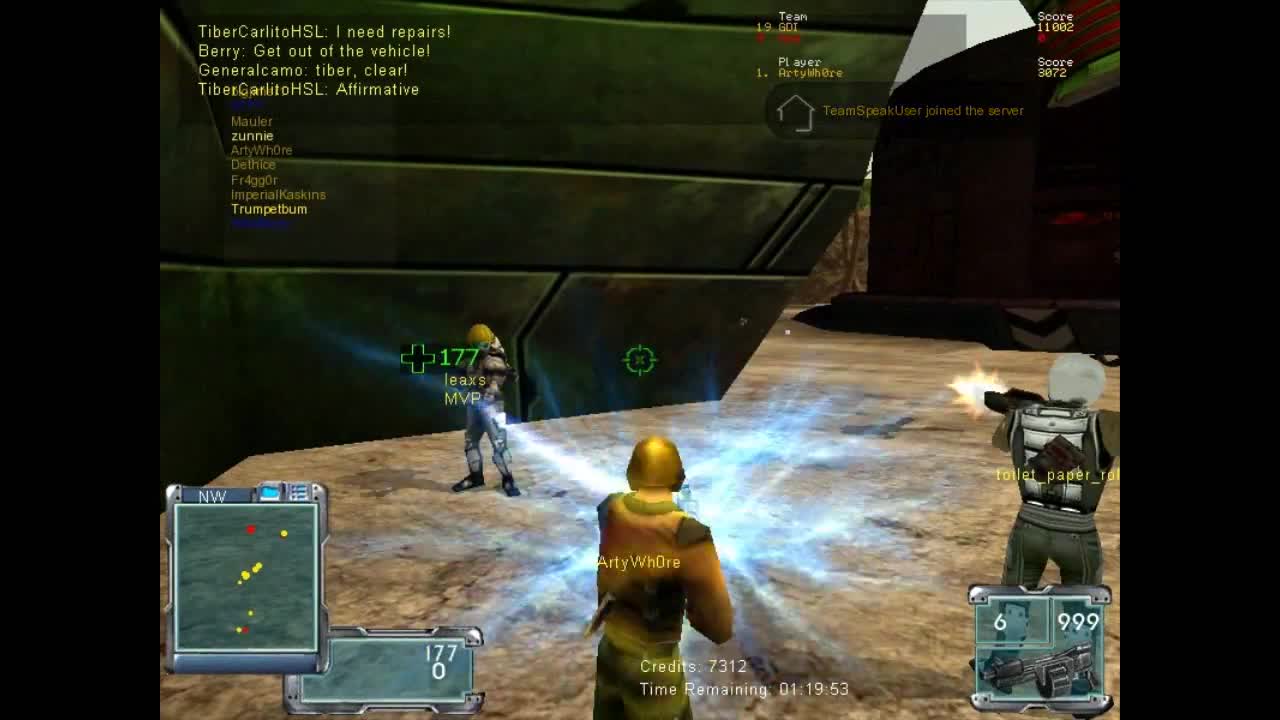Click the radar communication icon above the minimap
Viewport: 1280px width, 720px height.
[x=268, y=490]
